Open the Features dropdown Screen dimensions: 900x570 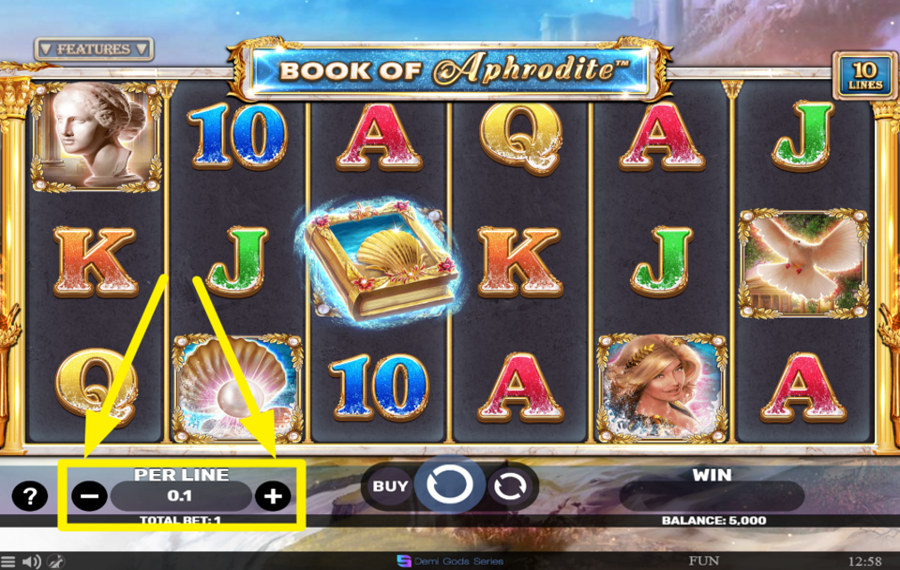pyautogui.click(x=93, y=48)
